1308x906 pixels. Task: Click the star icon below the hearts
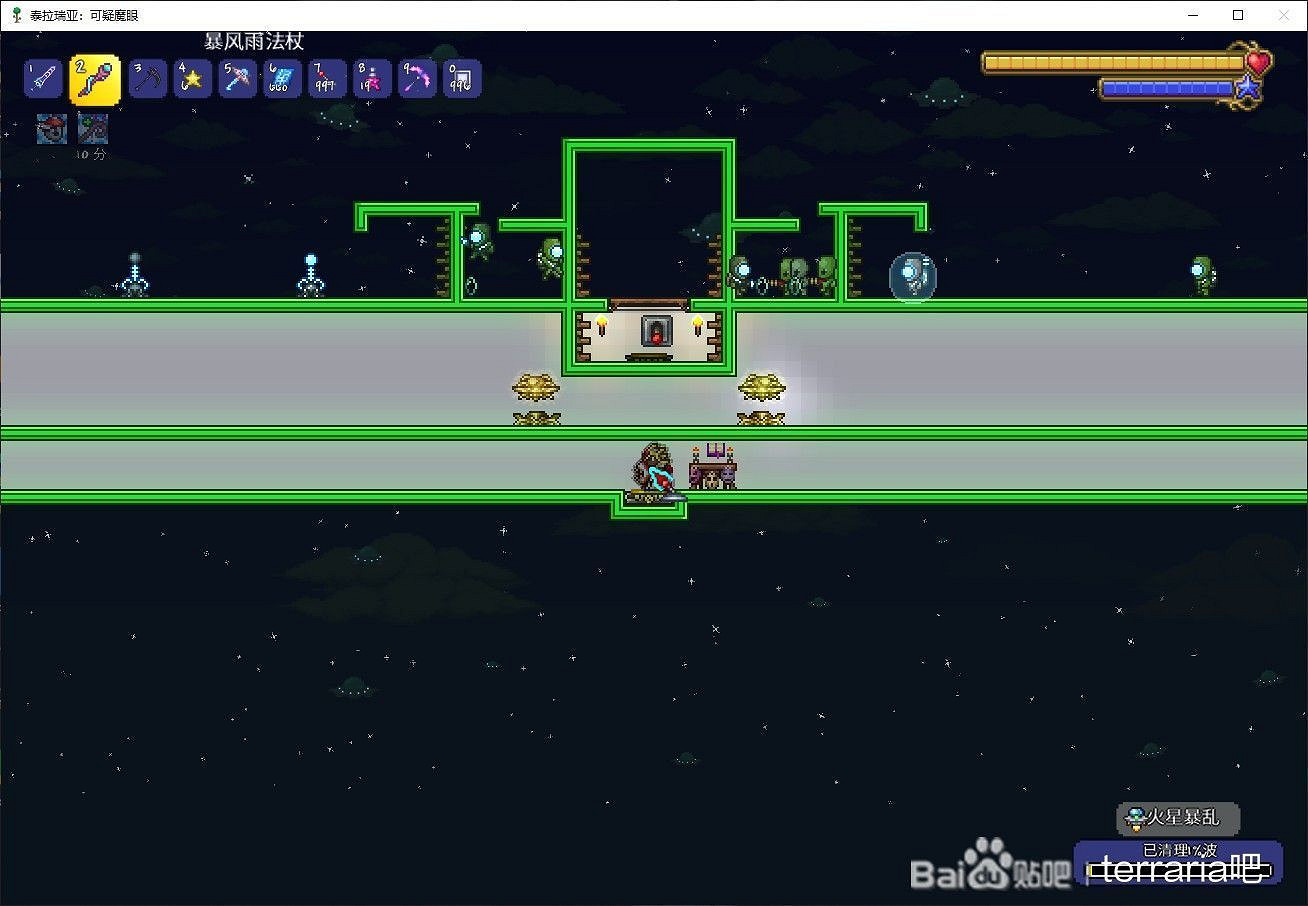pos(1247,88)
